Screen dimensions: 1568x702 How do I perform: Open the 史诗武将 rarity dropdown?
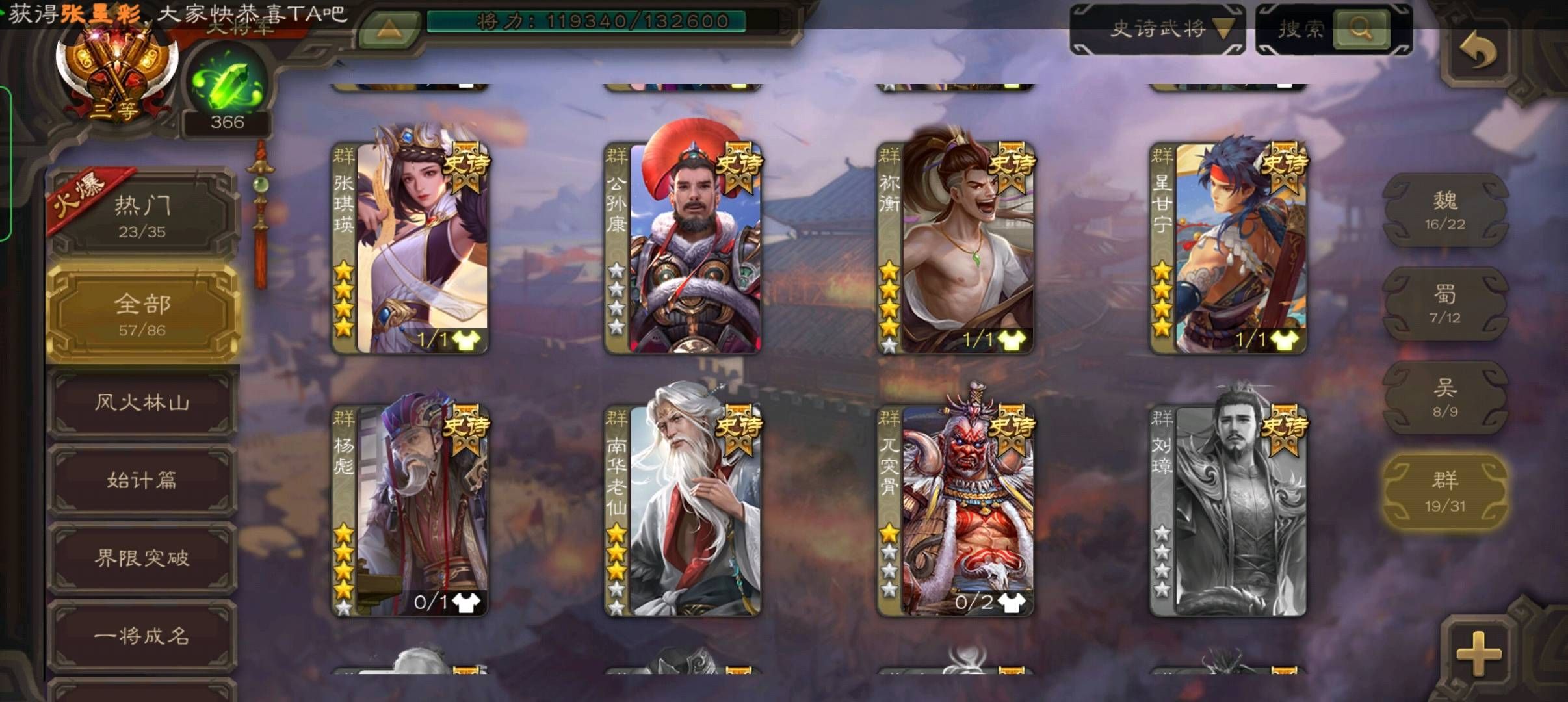[1158, 29]
